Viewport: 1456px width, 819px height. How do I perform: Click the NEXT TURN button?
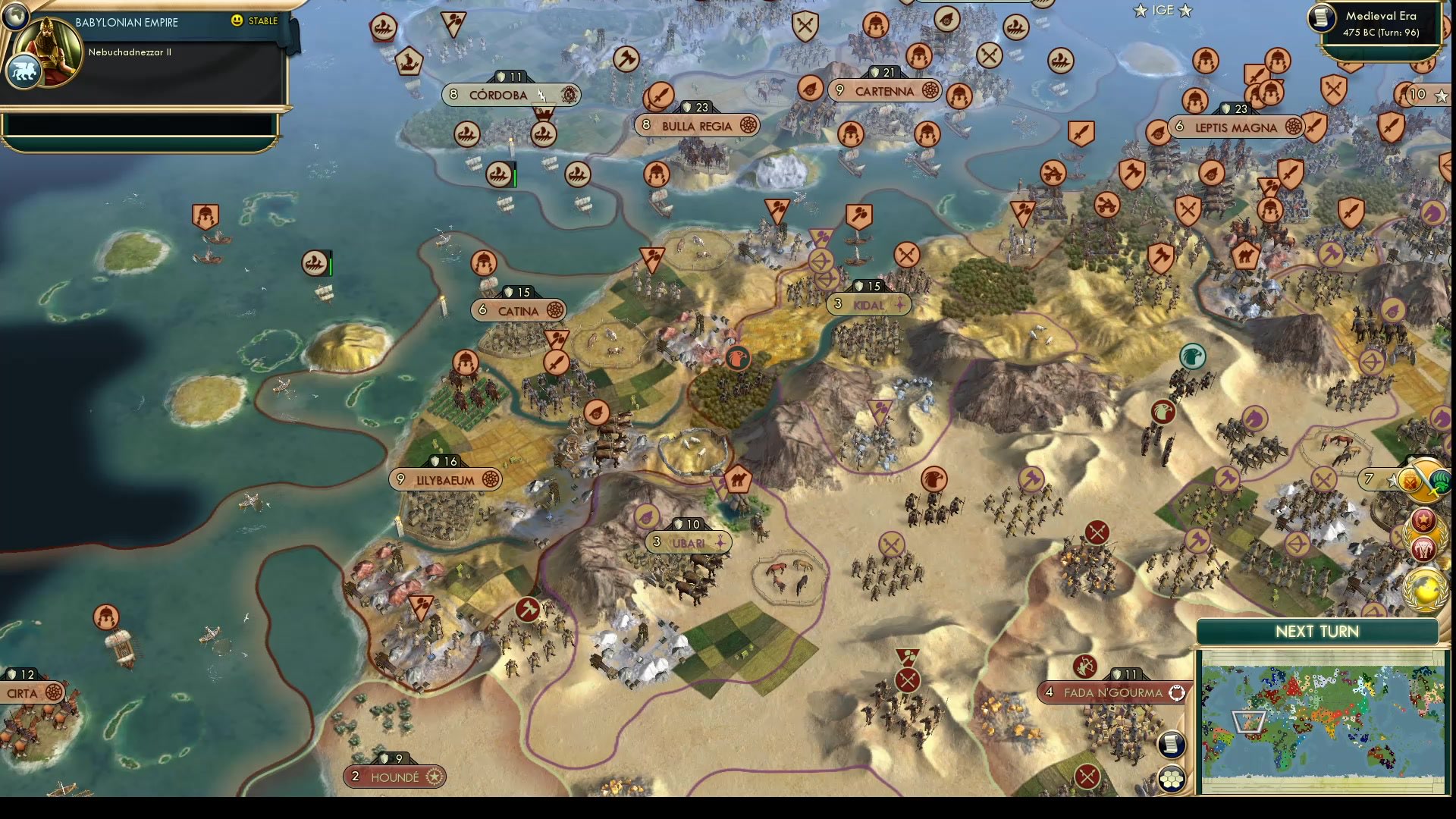pyautogui.click(x=1316, y=632)
